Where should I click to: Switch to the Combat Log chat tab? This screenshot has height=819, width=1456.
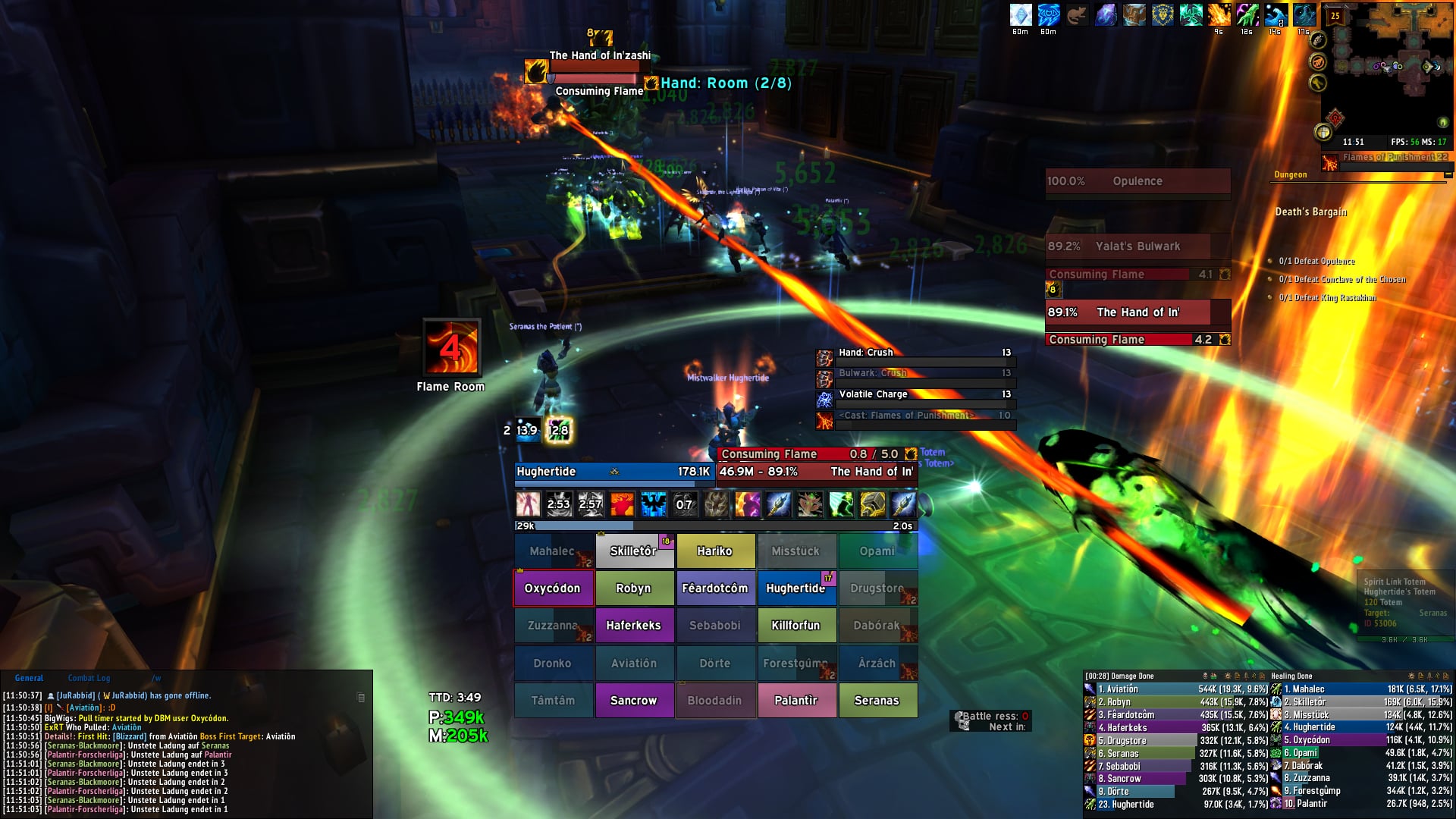pyautogui.click(x=89, y=677)
